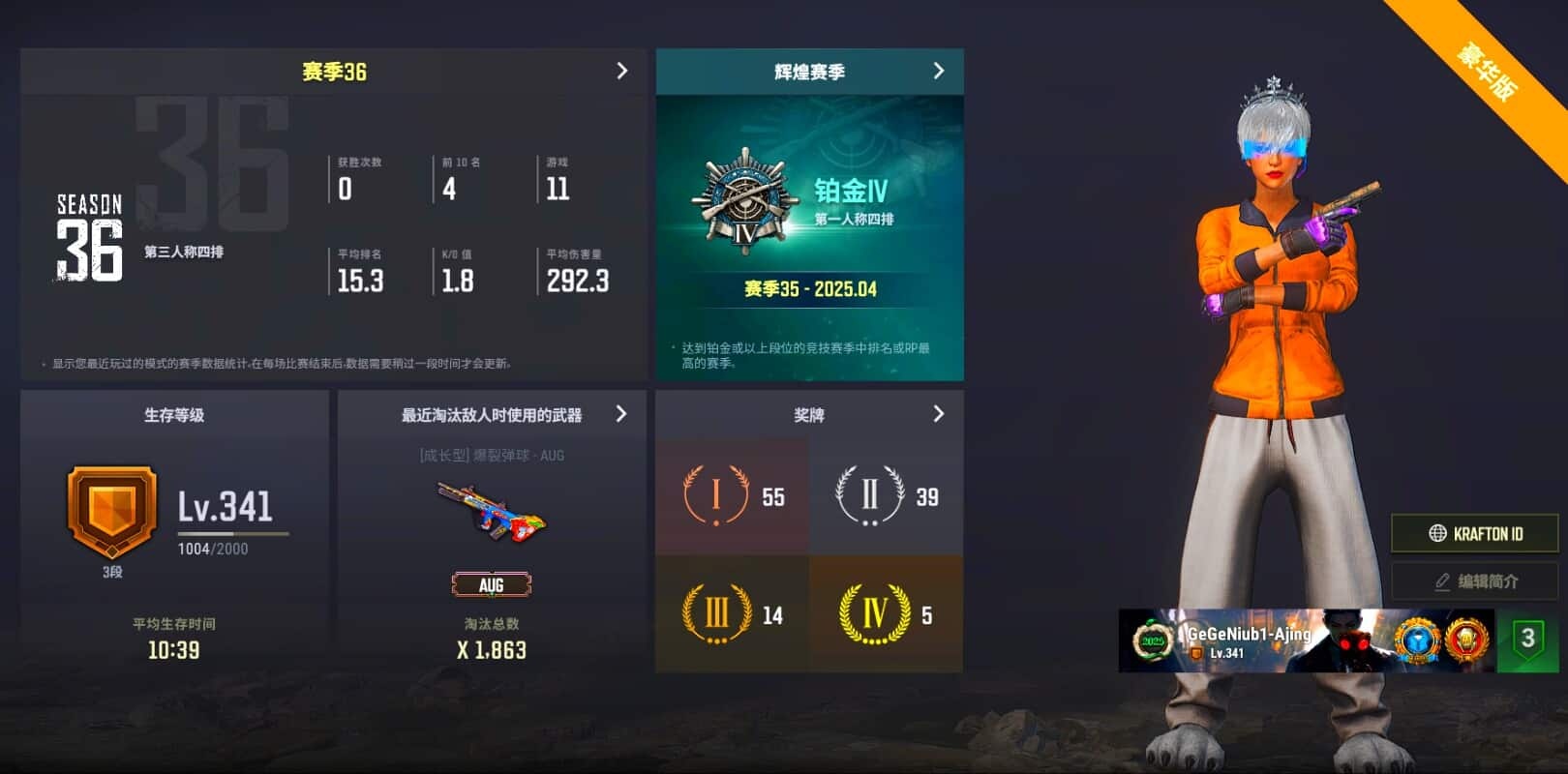Select the green level 3 shield badge
Screen dimensions: 1568x774
[1527, 640]
